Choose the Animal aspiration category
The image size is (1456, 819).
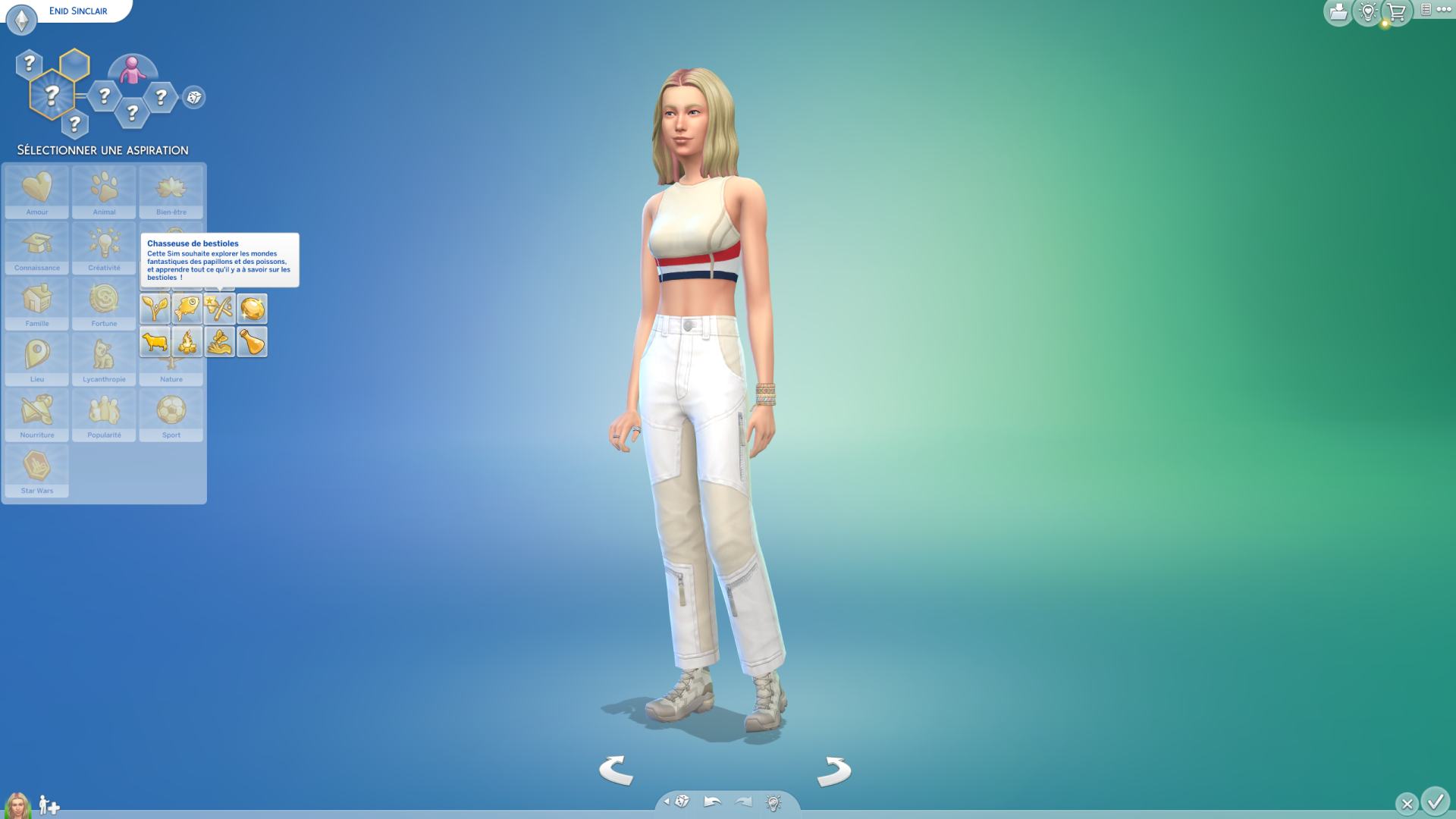[x=104, y=192]
